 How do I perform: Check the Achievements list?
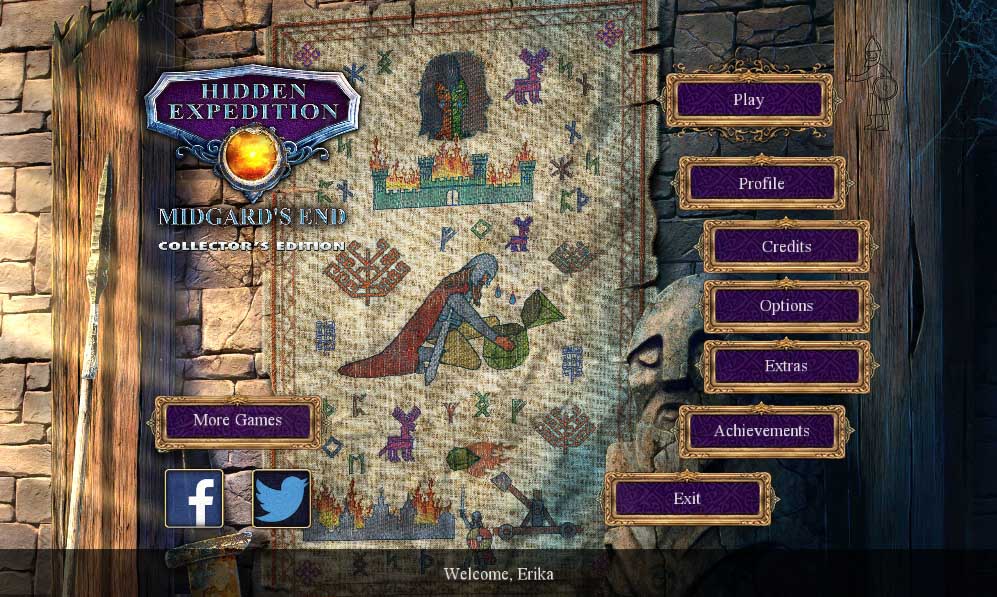click(x=762, y=431)
